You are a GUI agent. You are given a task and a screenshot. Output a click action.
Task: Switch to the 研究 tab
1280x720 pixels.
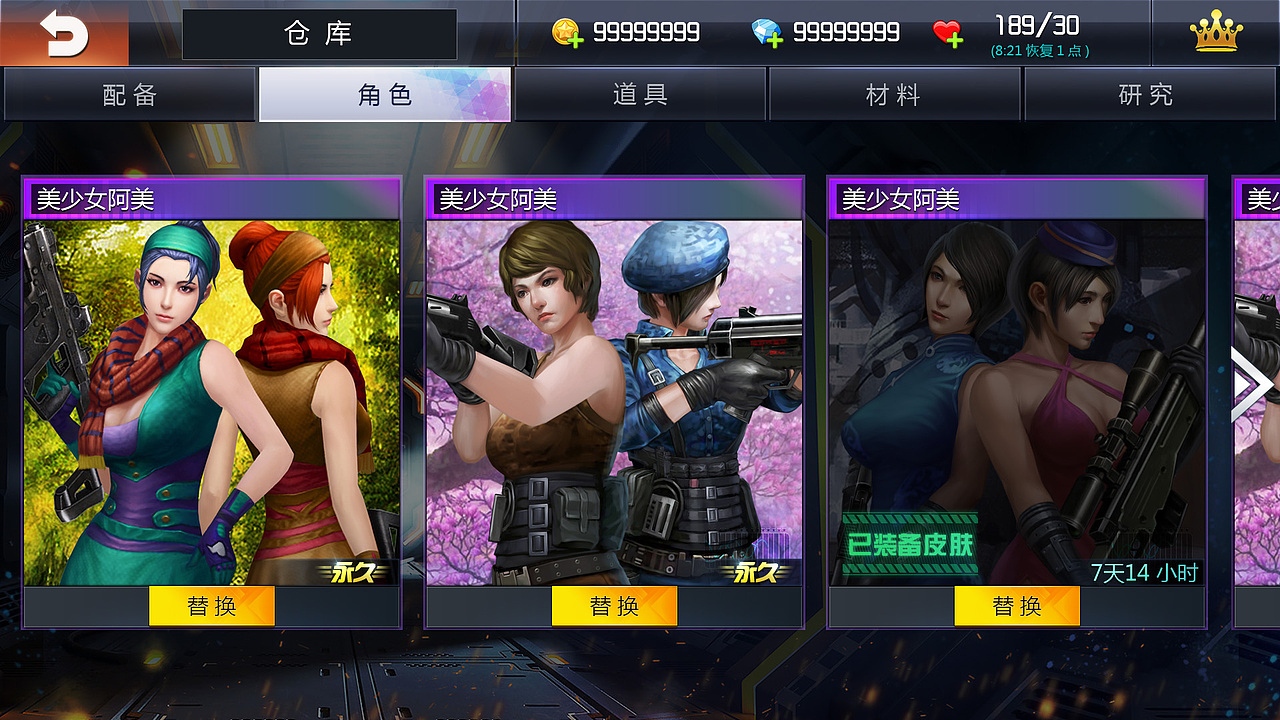coord(1148,95)
